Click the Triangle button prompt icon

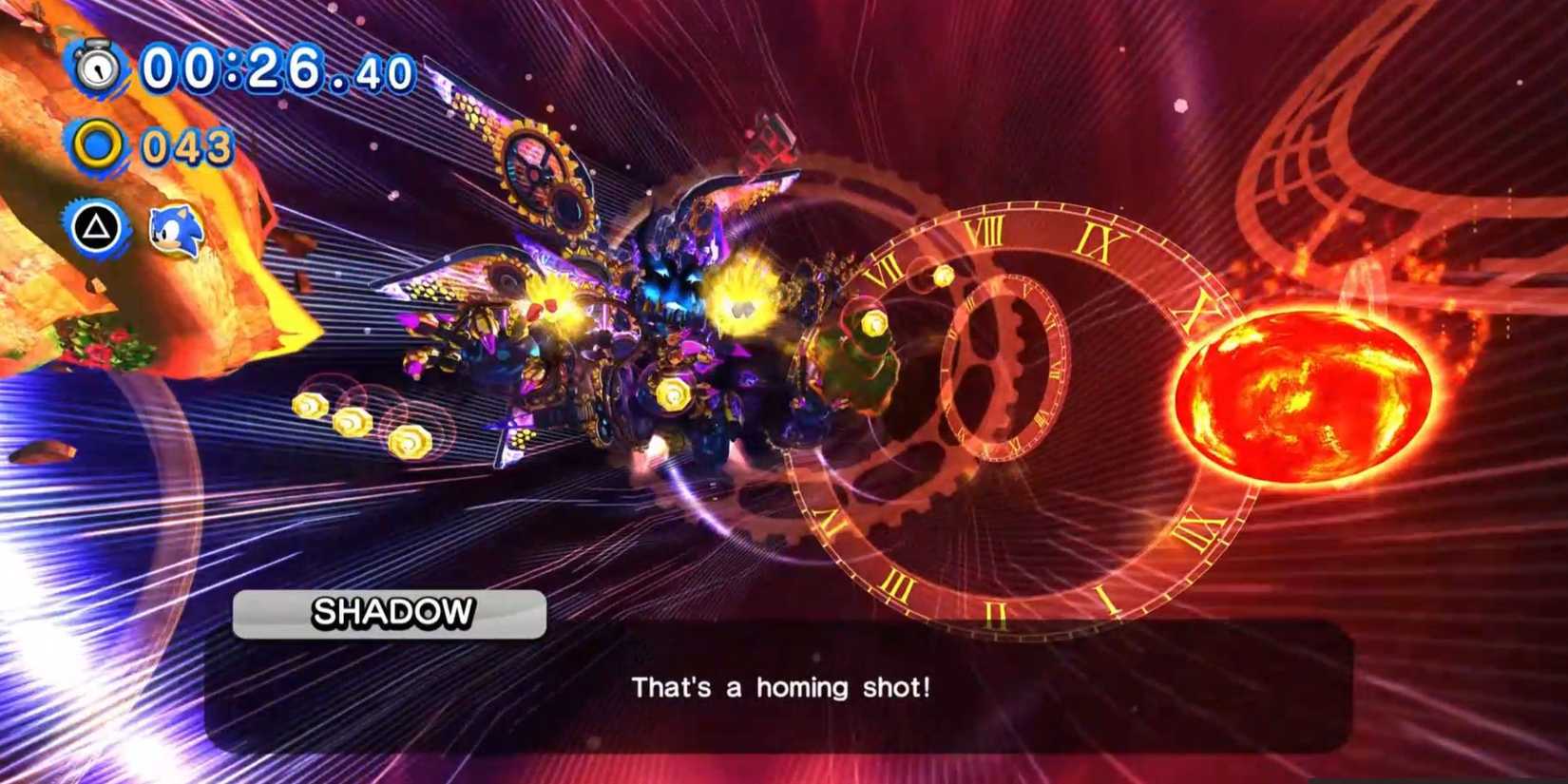[x=98, y=228]
